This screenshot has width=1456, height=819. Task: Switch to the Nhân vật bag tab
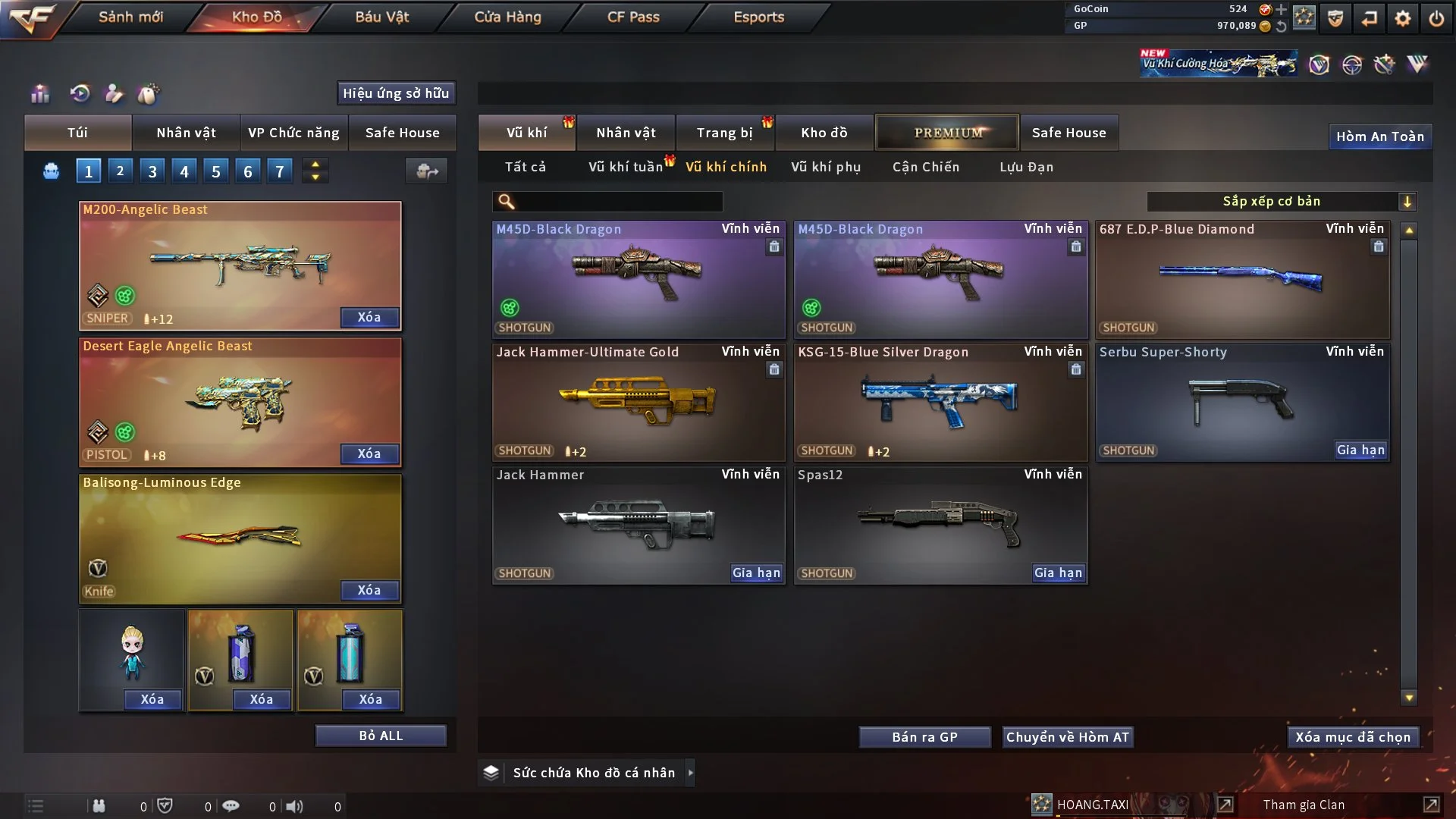click(x=186, y=133)
